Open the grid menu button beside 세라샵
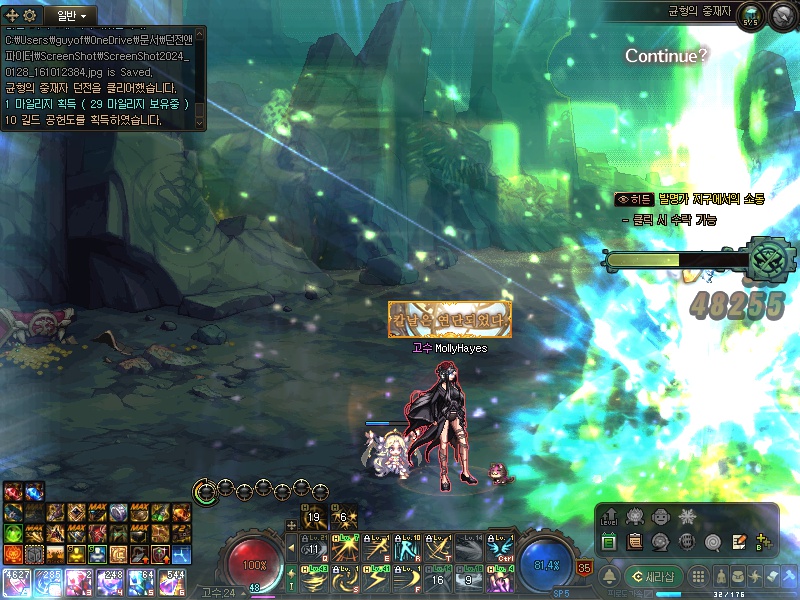 pos(699,576)
